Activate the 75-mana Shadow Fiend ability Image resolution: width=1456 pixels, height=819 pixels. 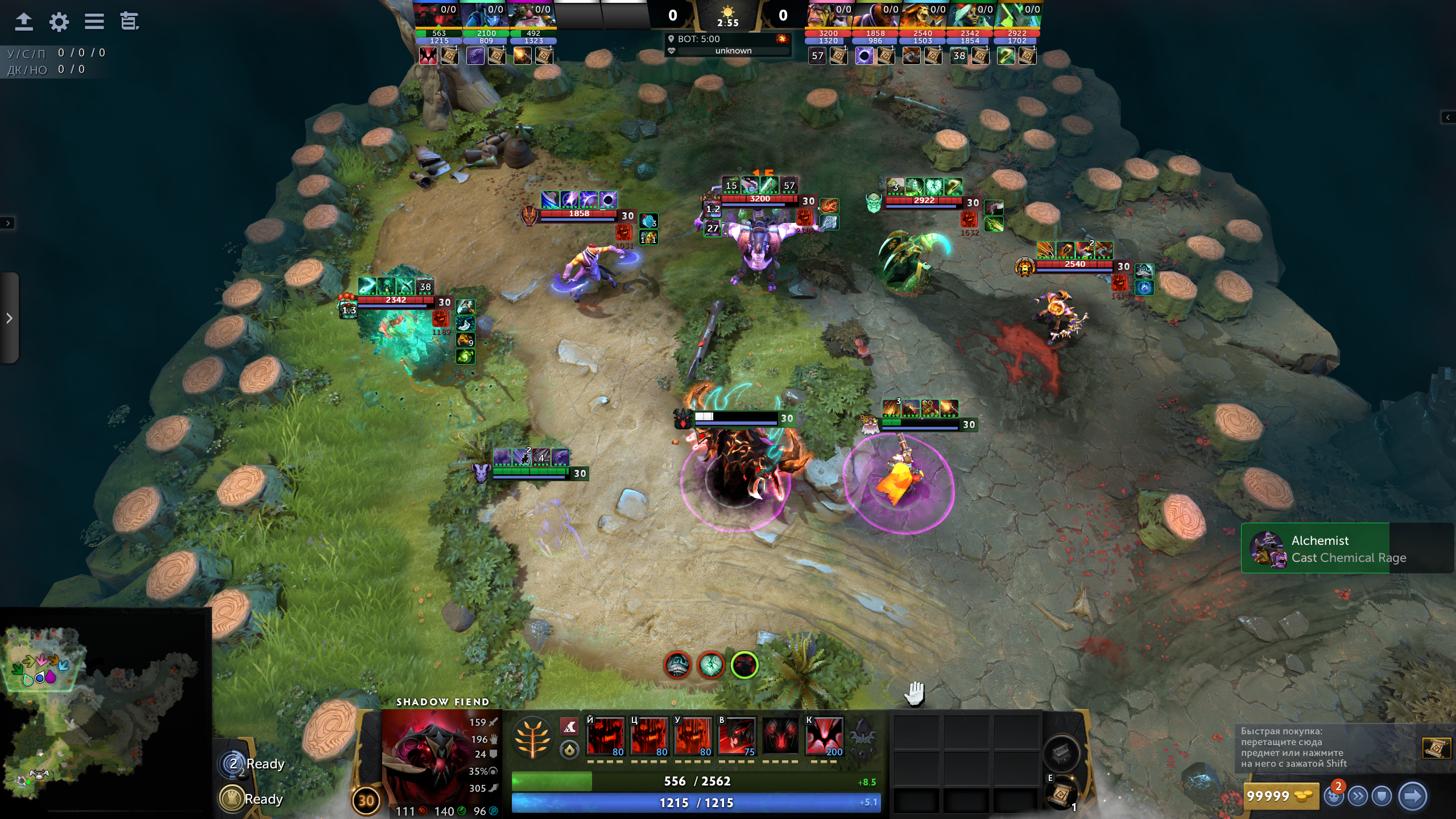[737, 737]
